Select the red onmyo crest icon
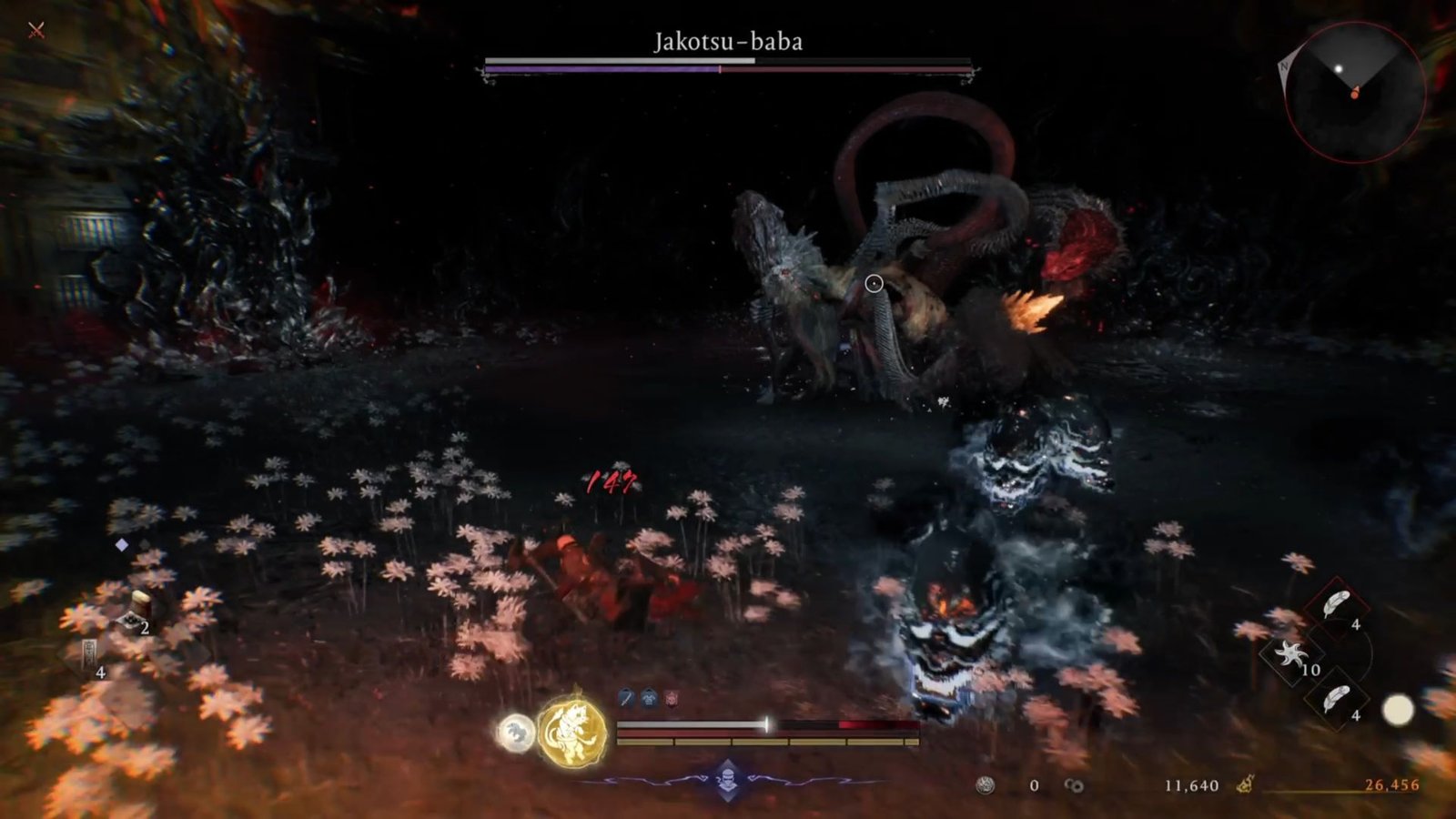Viewport: 1456px width, 819px height. pos(672,698)
